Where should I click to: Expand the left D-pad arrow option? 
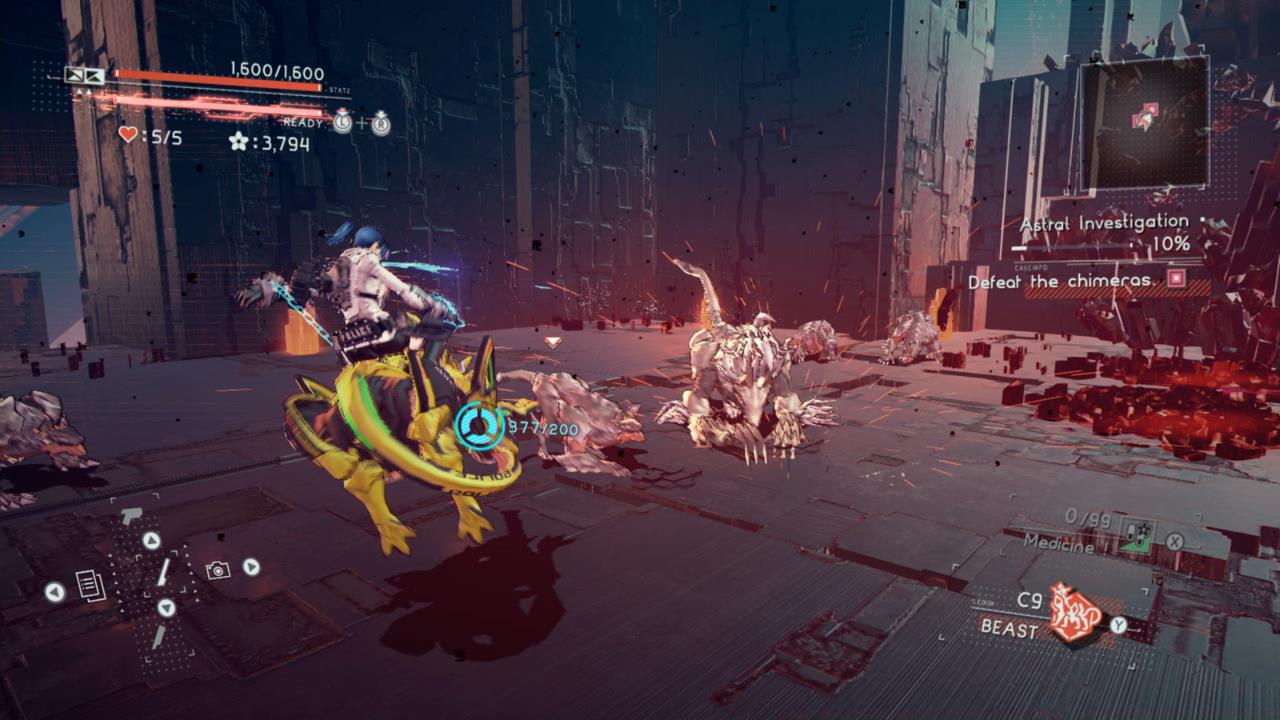tap(54, 591)
